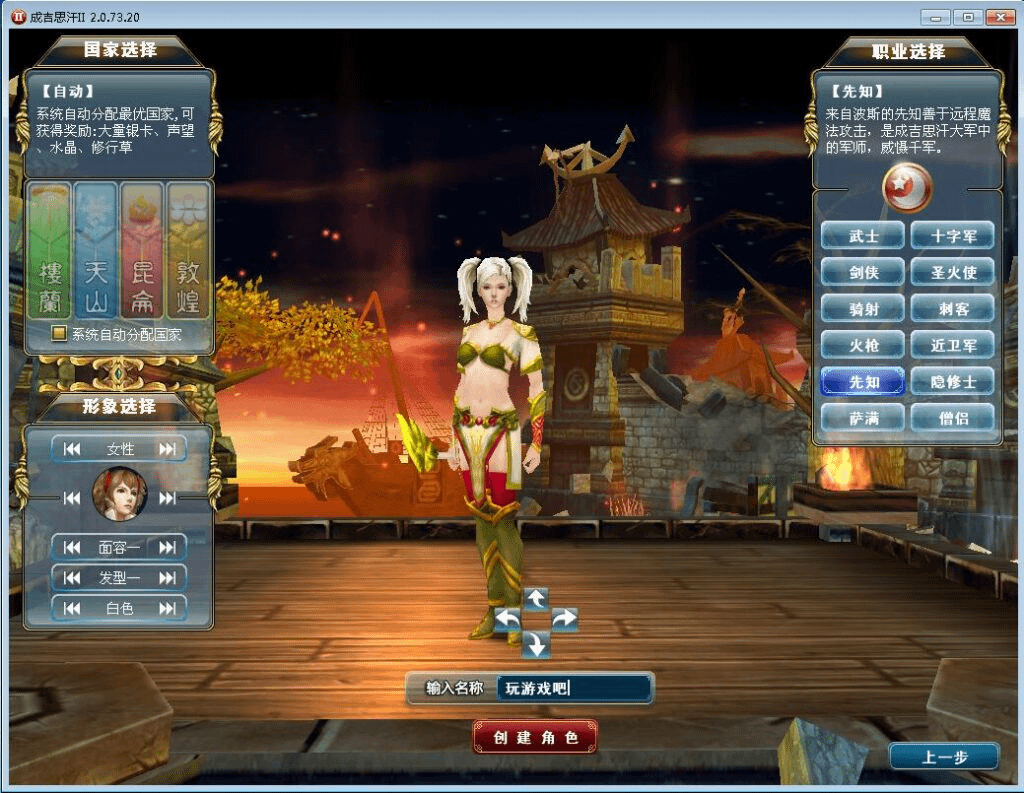Select the 楼兰 country banner
The image size is (1024, 793).
coord(50,250)
